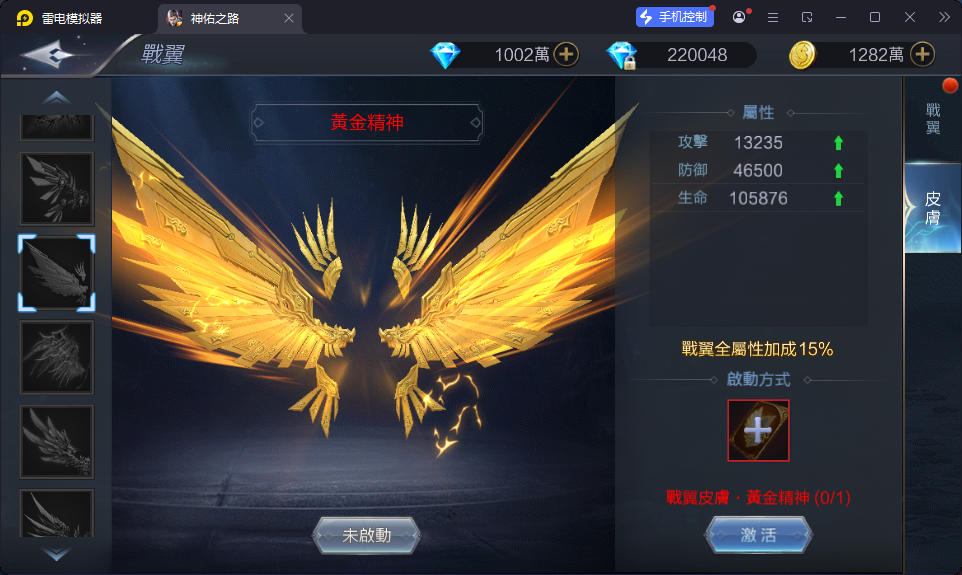Select the highlighted wing skin thumbnail
This screenshot has width=962, height=575.
point(57,273)
